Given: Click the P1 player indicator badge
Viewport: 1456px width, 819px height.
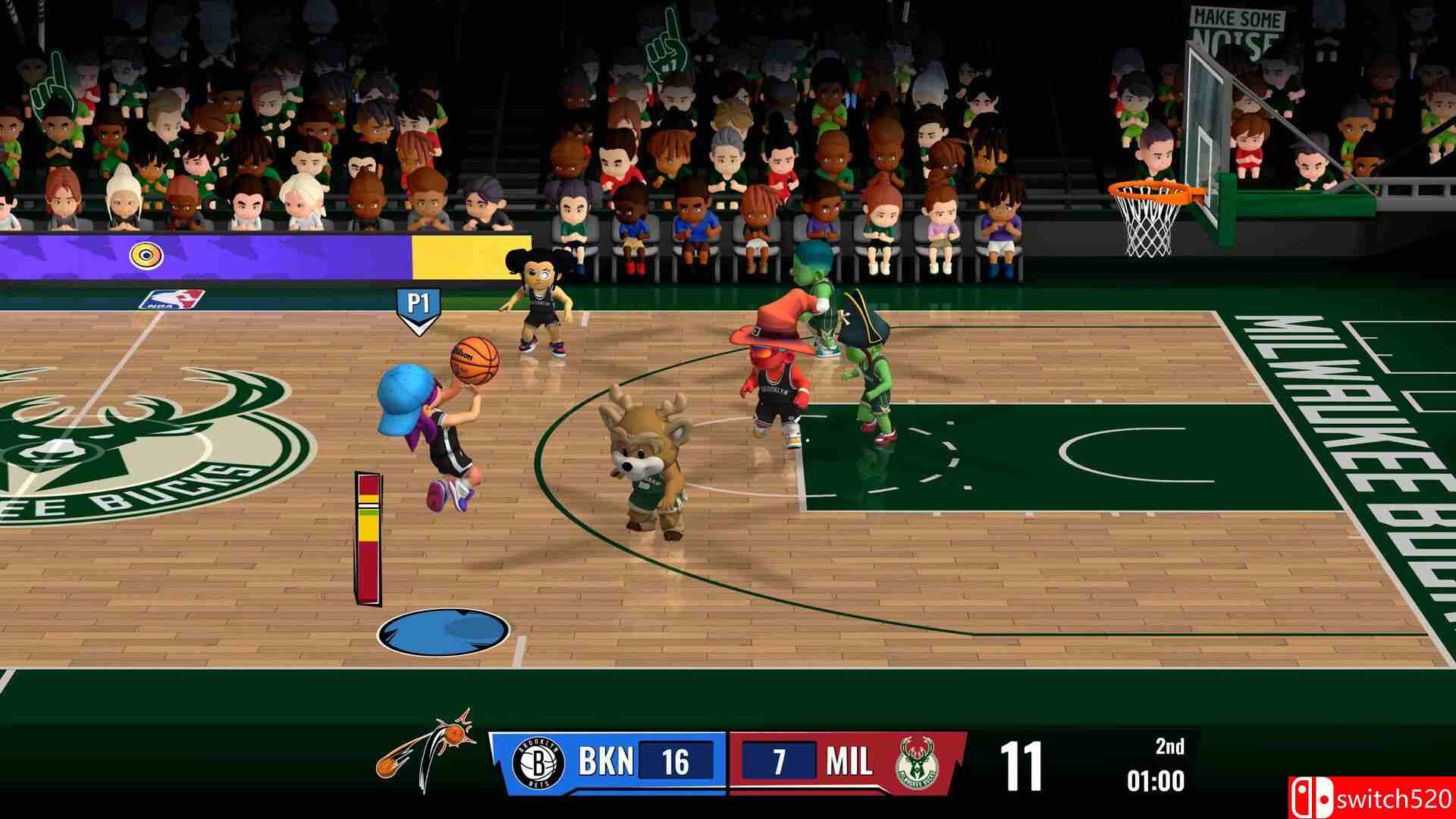Looking at the screenshot, I should (419, 301).
